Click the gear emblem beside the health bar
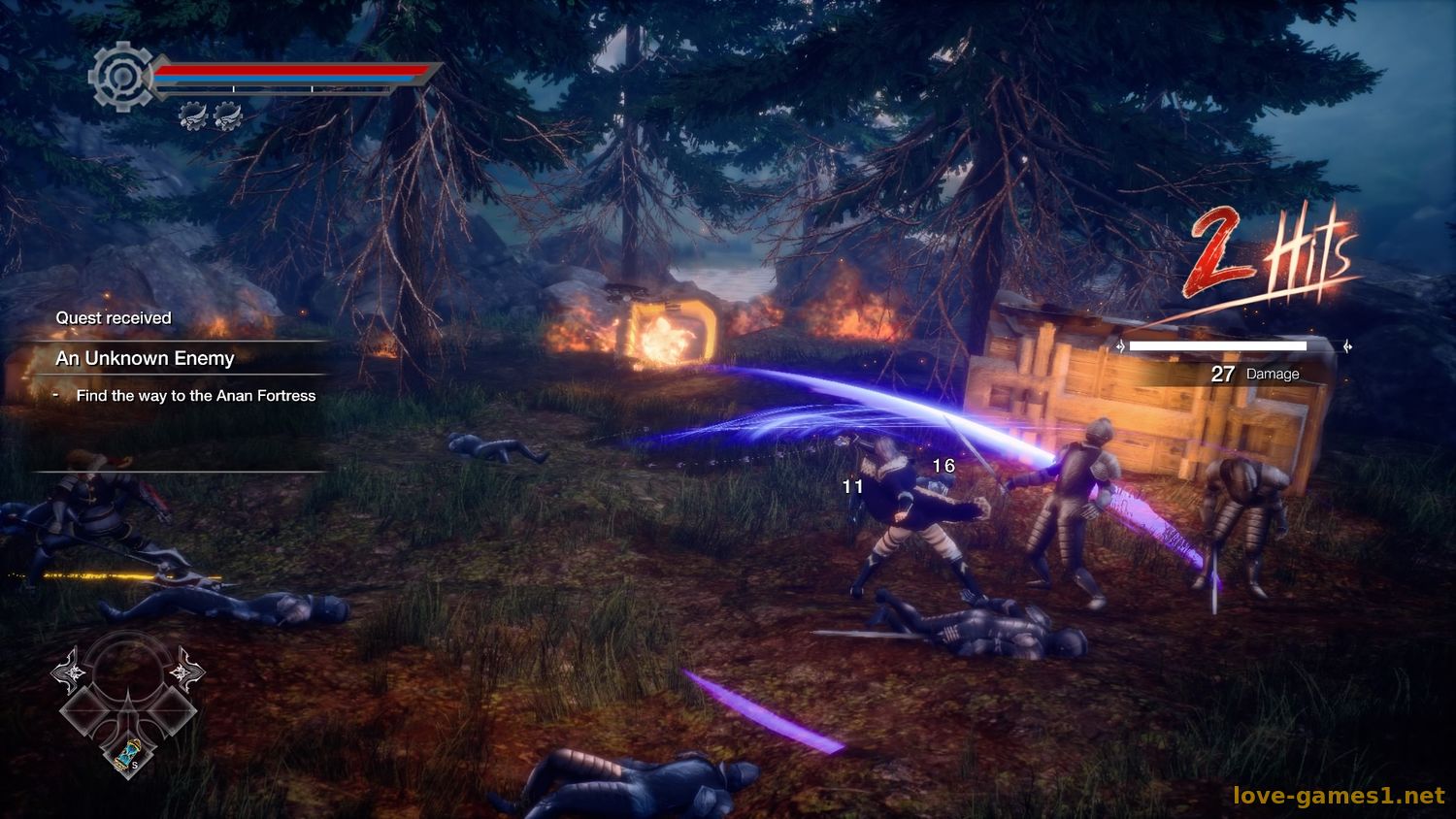This screenshot has height=819, width=1456. (120, 76)
